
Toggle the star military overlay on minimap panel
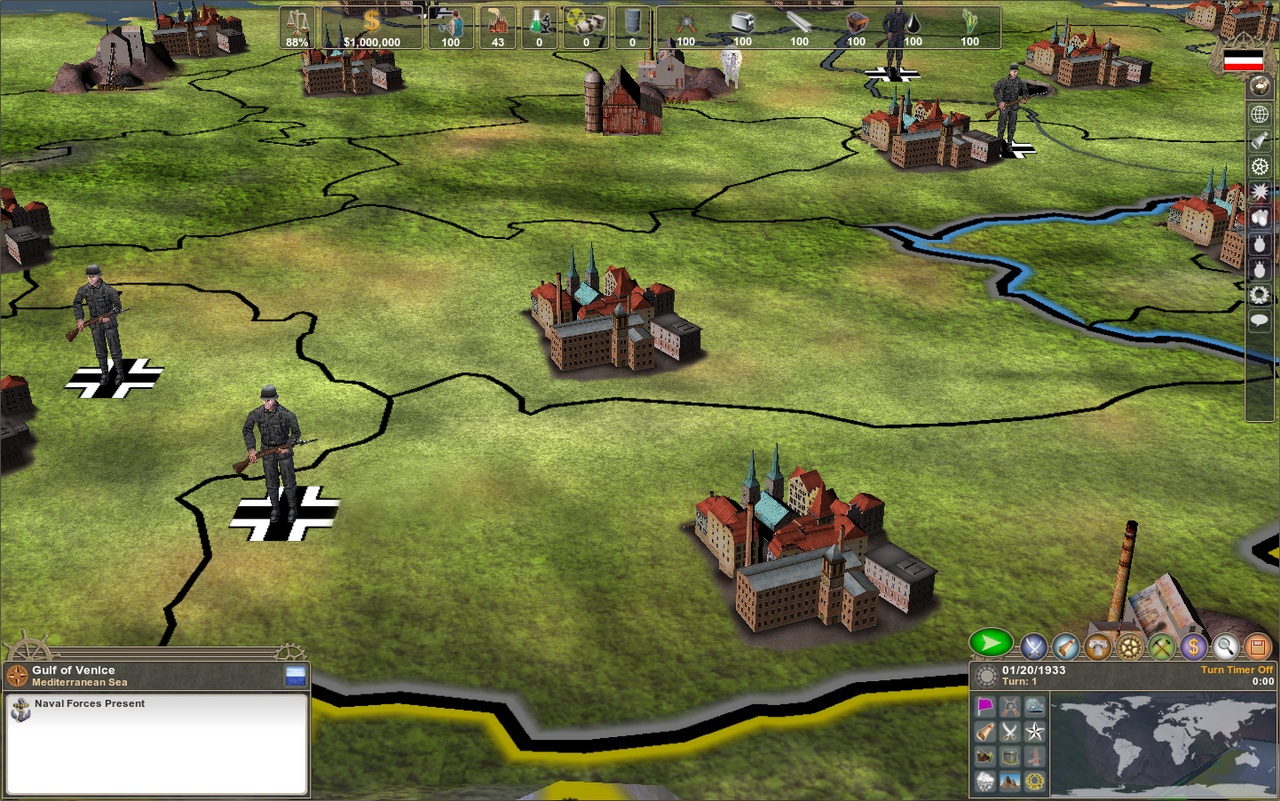[1035, 732]
